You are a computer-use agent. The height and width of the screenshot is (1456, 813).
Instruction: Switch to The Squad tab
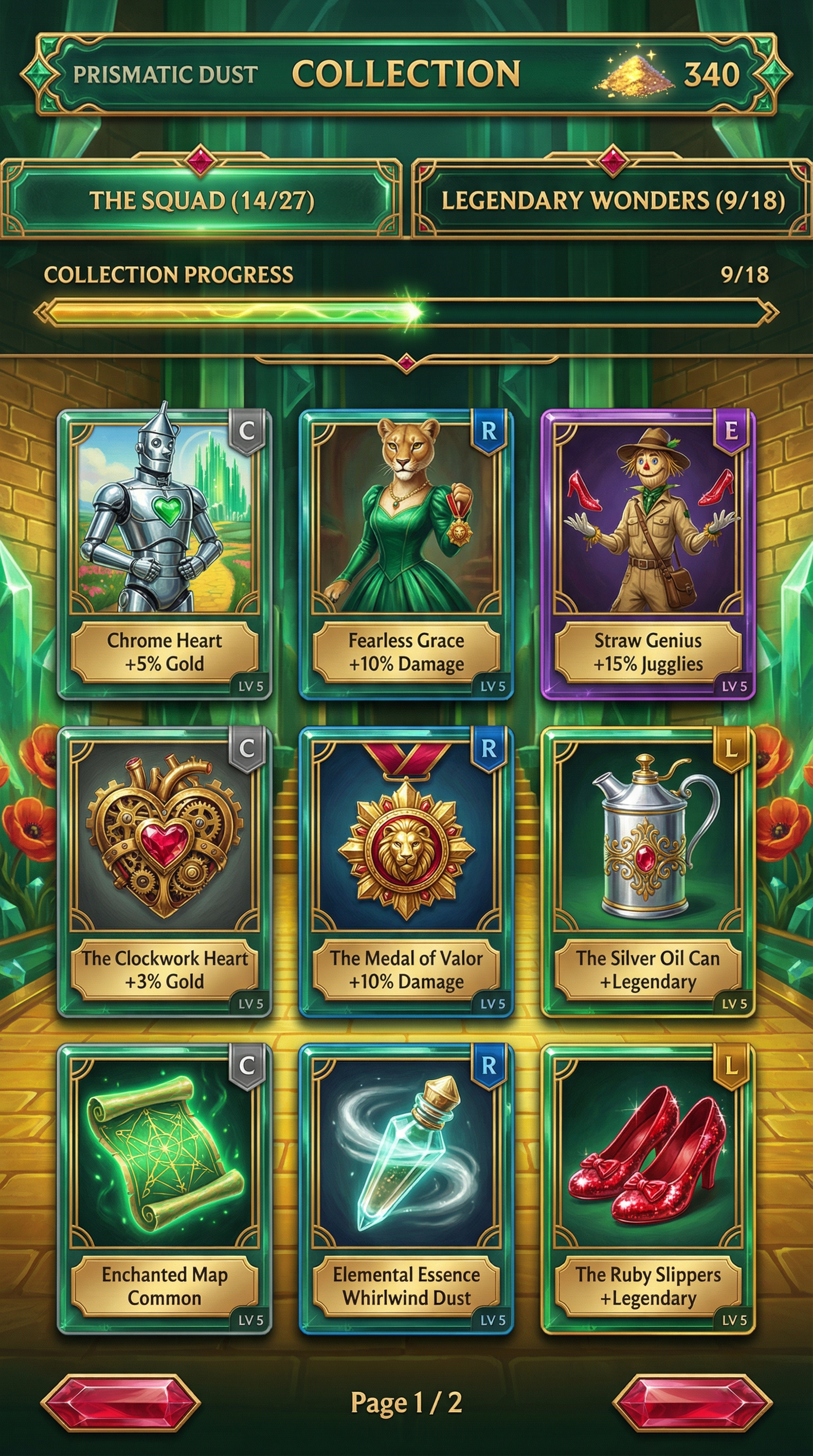point(201,201)
